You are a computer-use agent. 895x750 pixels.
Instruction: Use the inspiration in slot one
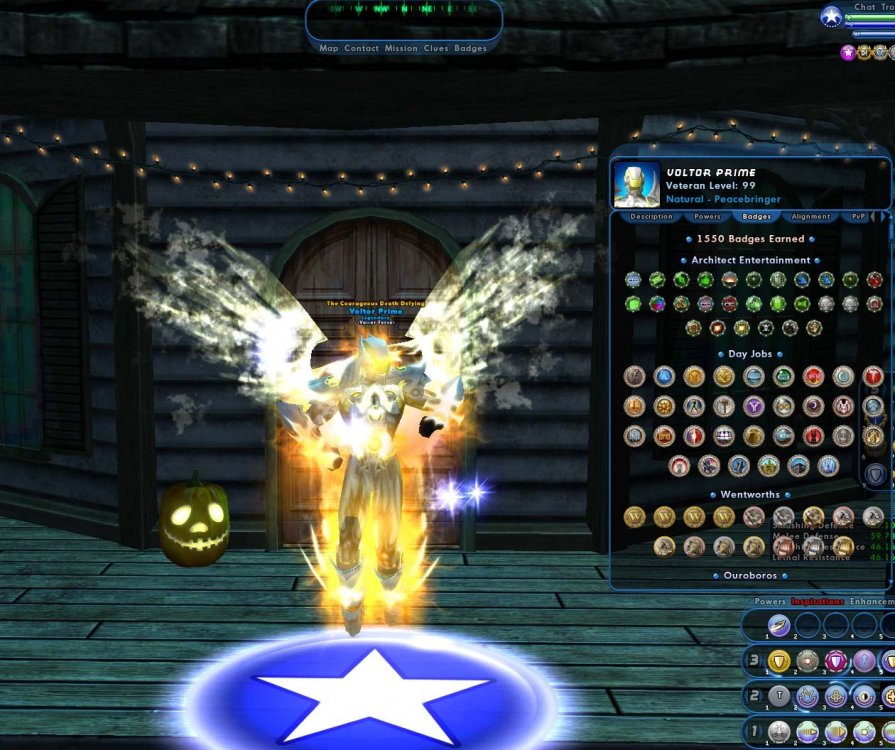[779, 625]
